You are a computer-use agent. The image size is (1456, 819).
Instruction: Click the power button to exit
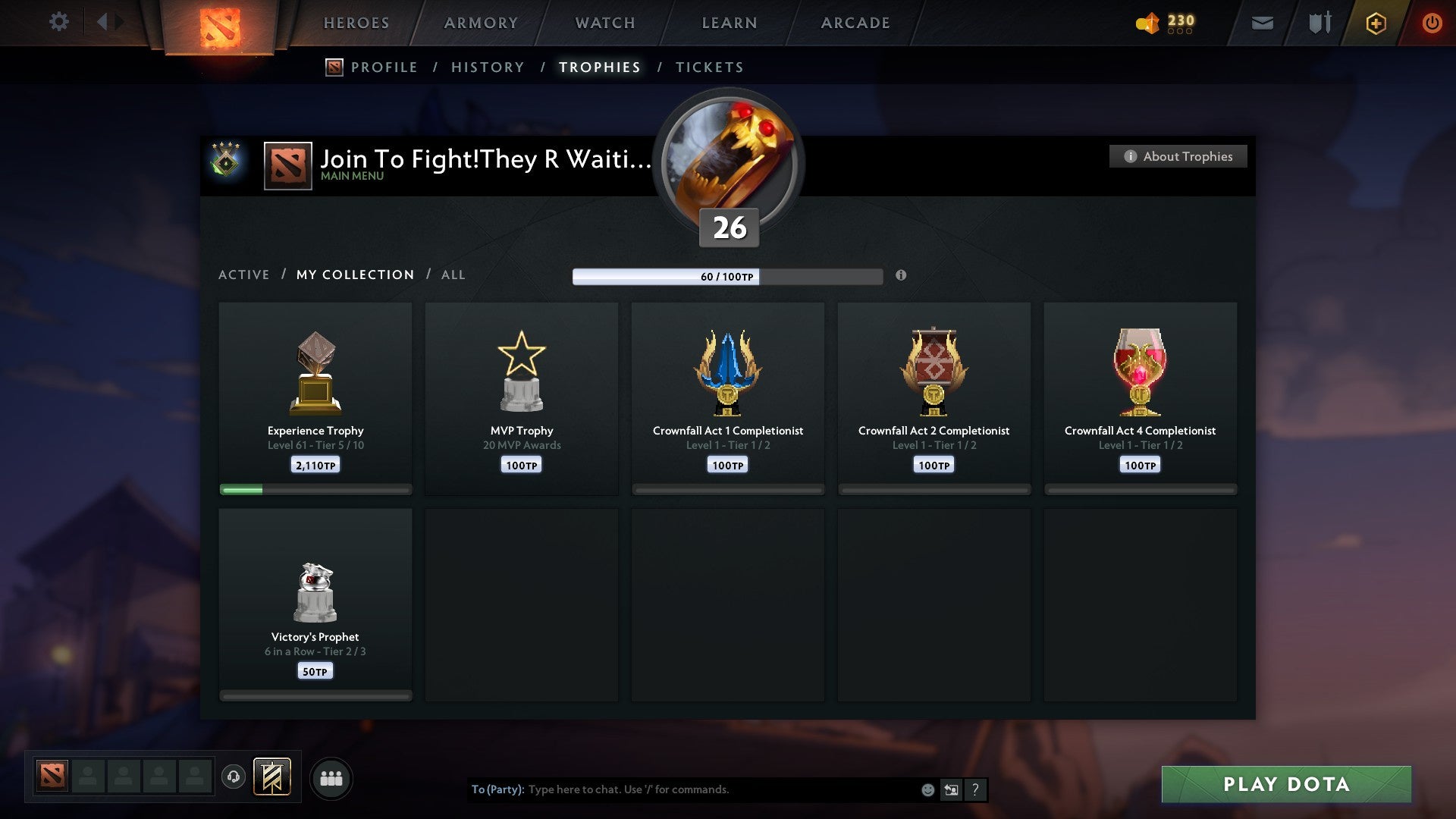[1432, 23]
